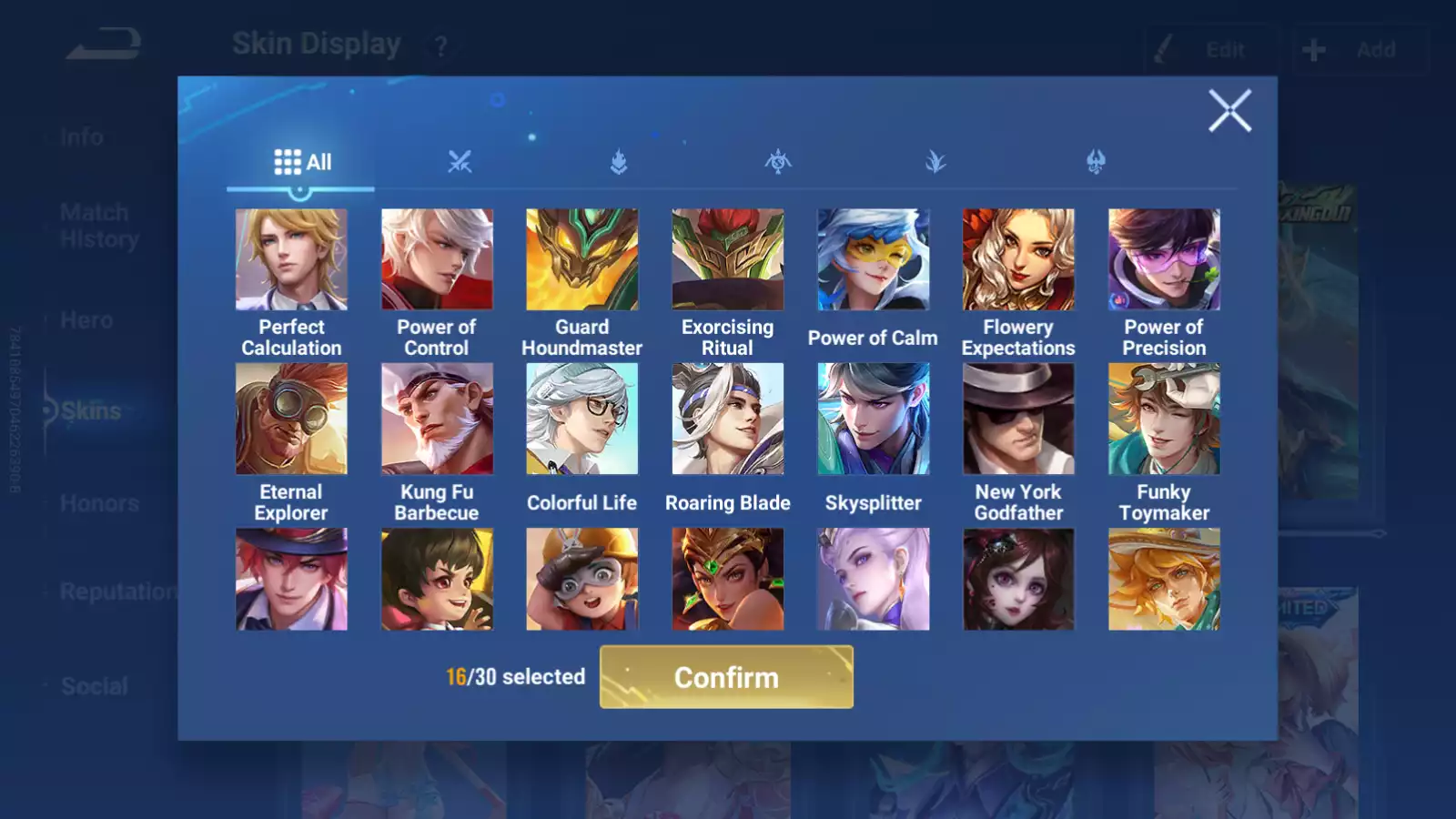Open the eye emblem hero class filter

coord(776,160)
